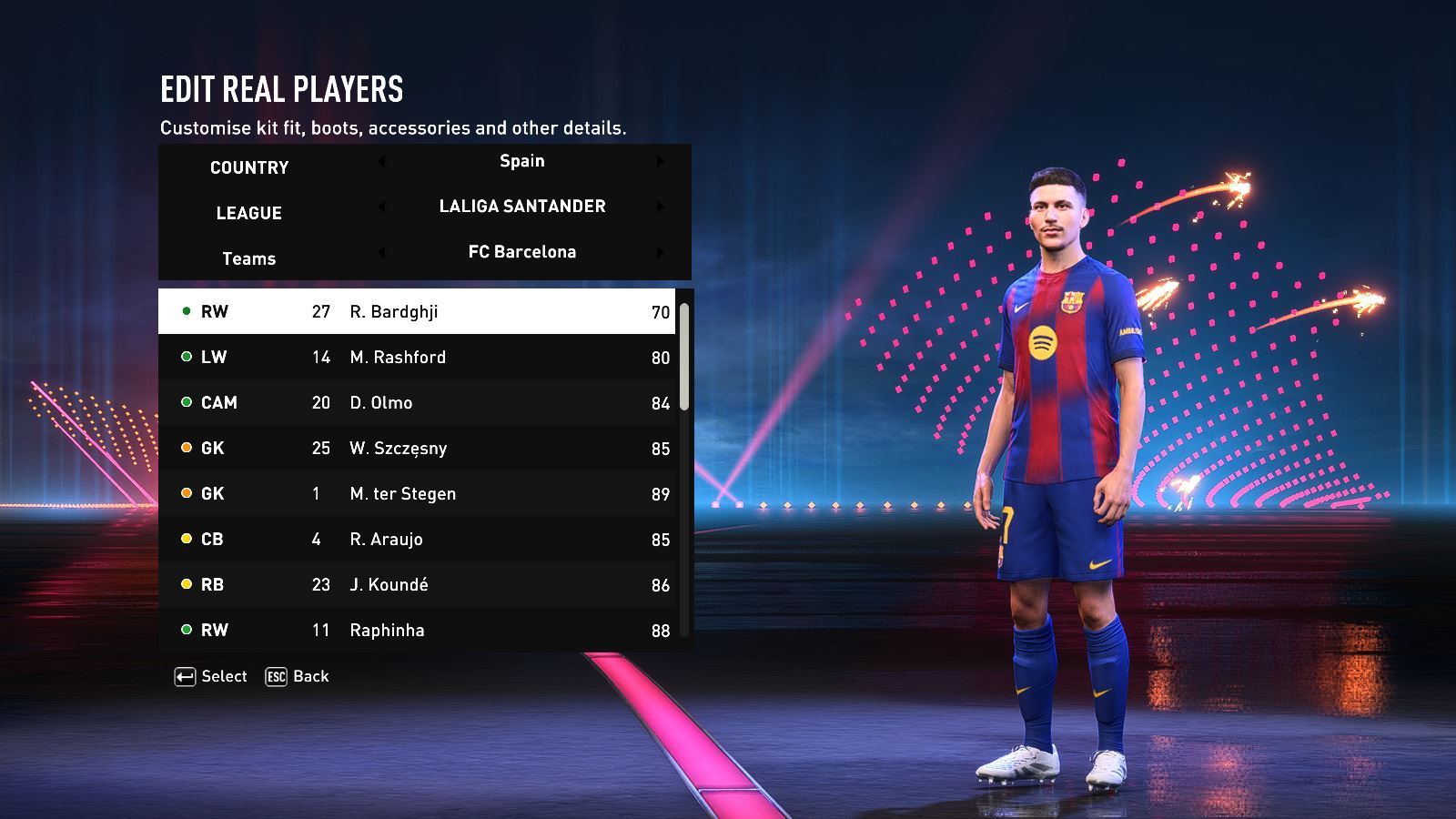Click the left arrow beside Country

[381, 161]
